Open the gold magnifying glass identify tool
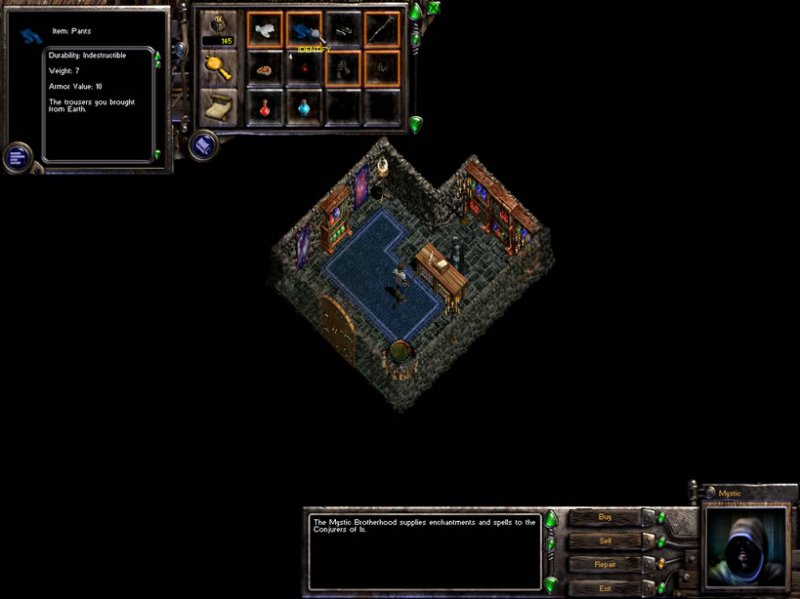This screenshot has width=800, height=599. tap(218, 68)
